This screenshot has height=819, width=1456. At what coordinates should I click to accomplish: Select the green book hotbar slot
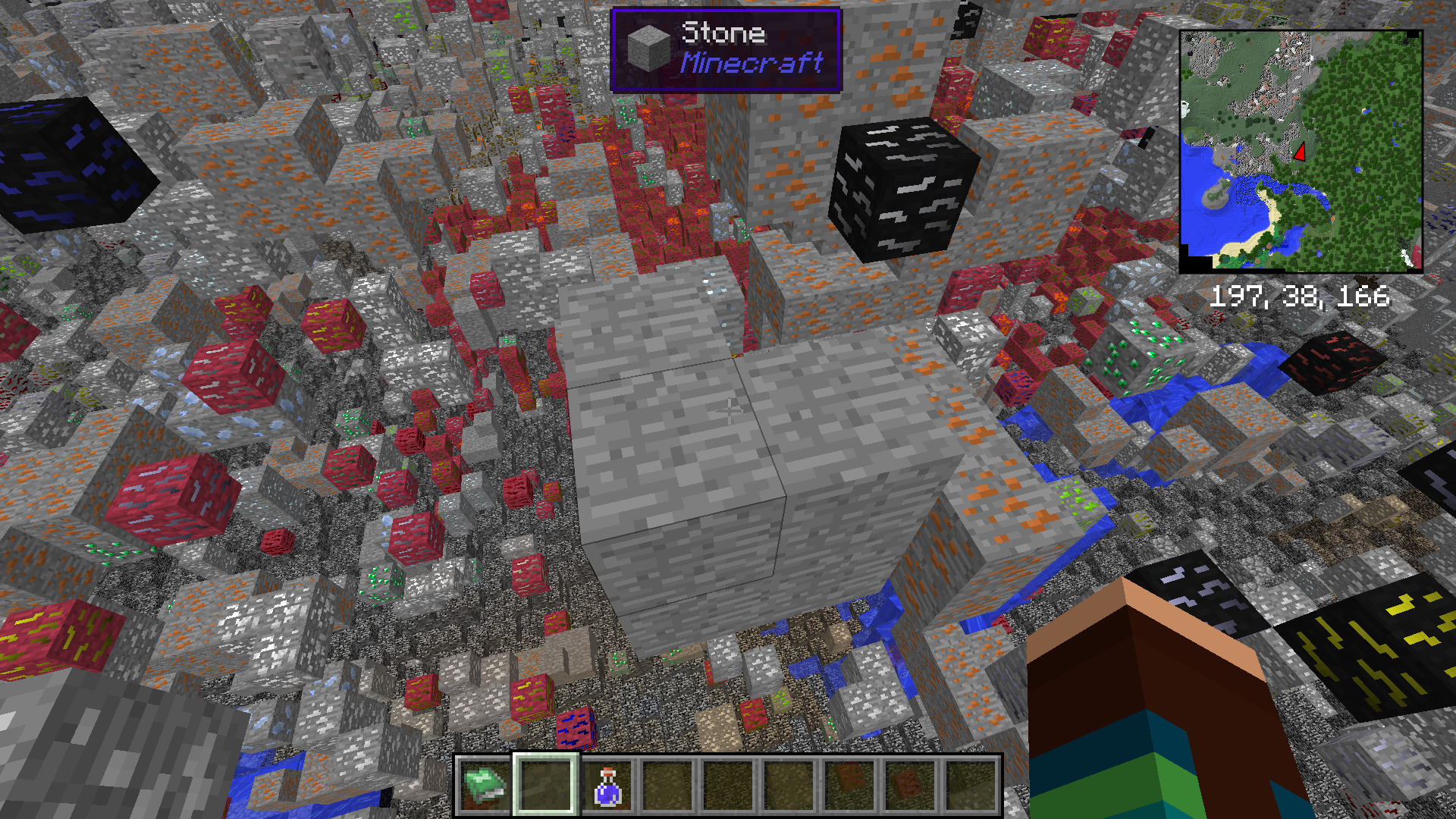pos(485,786)
